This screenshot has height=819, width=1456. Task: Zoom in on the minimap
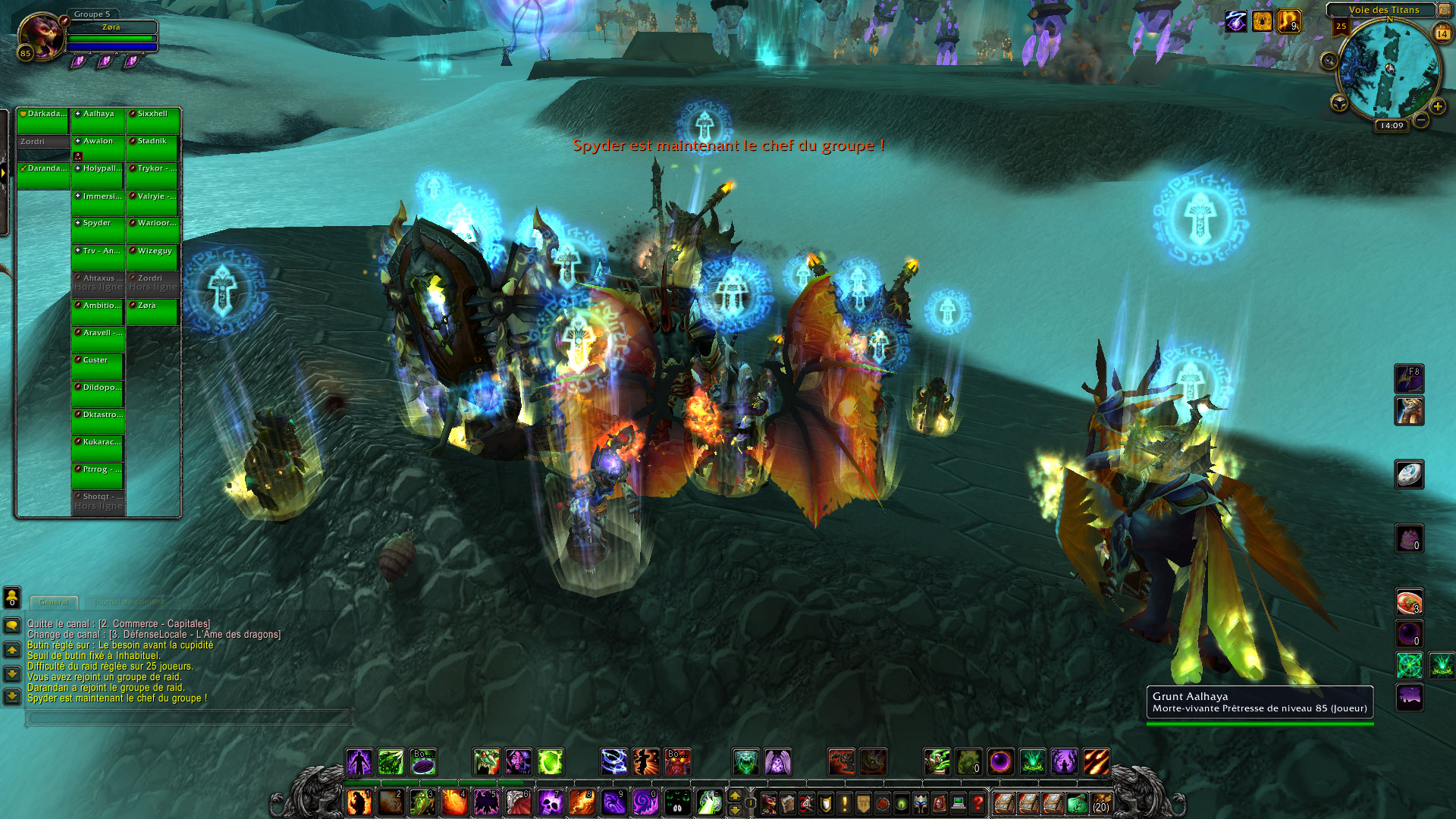coord(1437,107)
